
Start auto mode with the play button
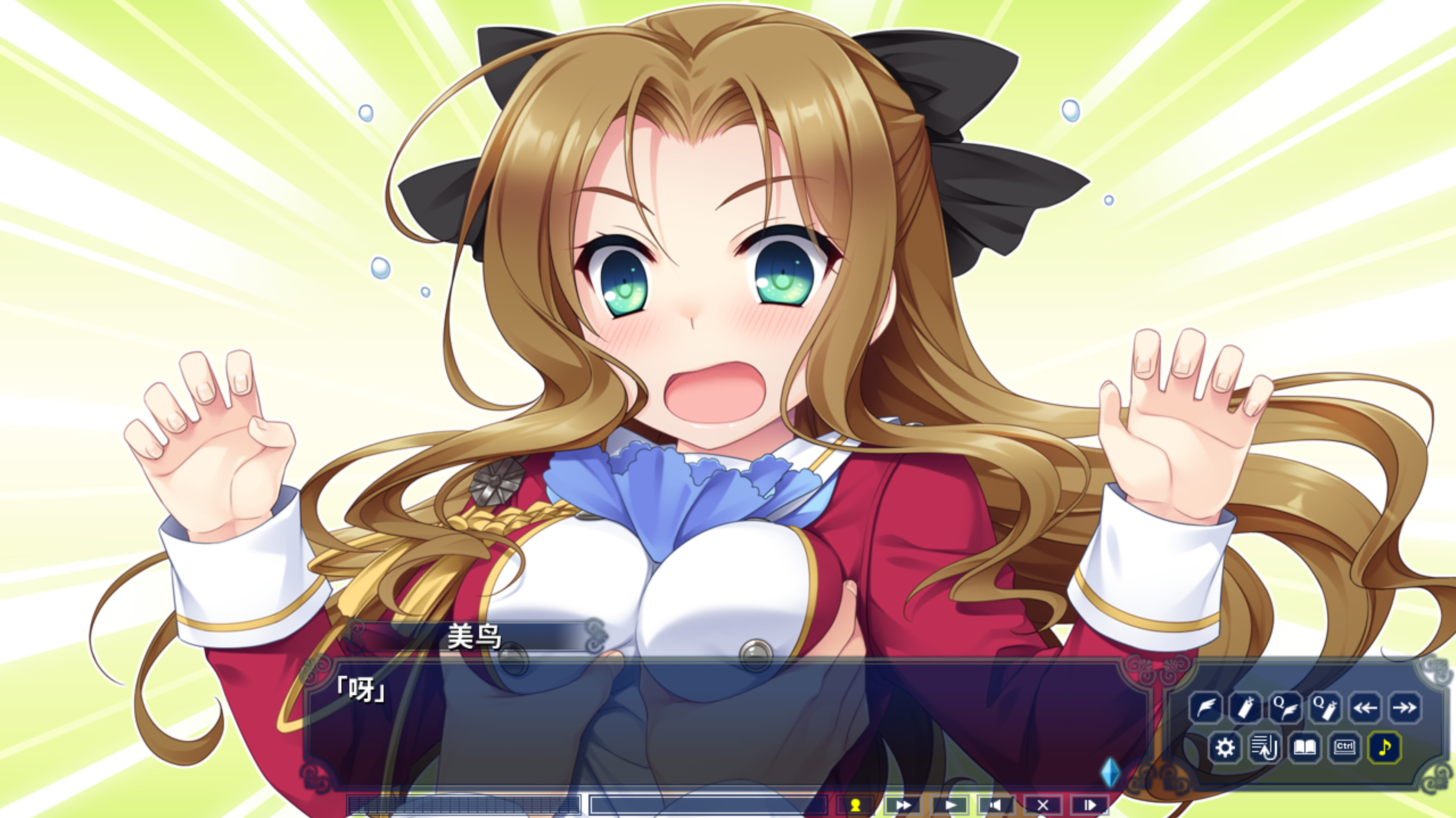(951, 805)
